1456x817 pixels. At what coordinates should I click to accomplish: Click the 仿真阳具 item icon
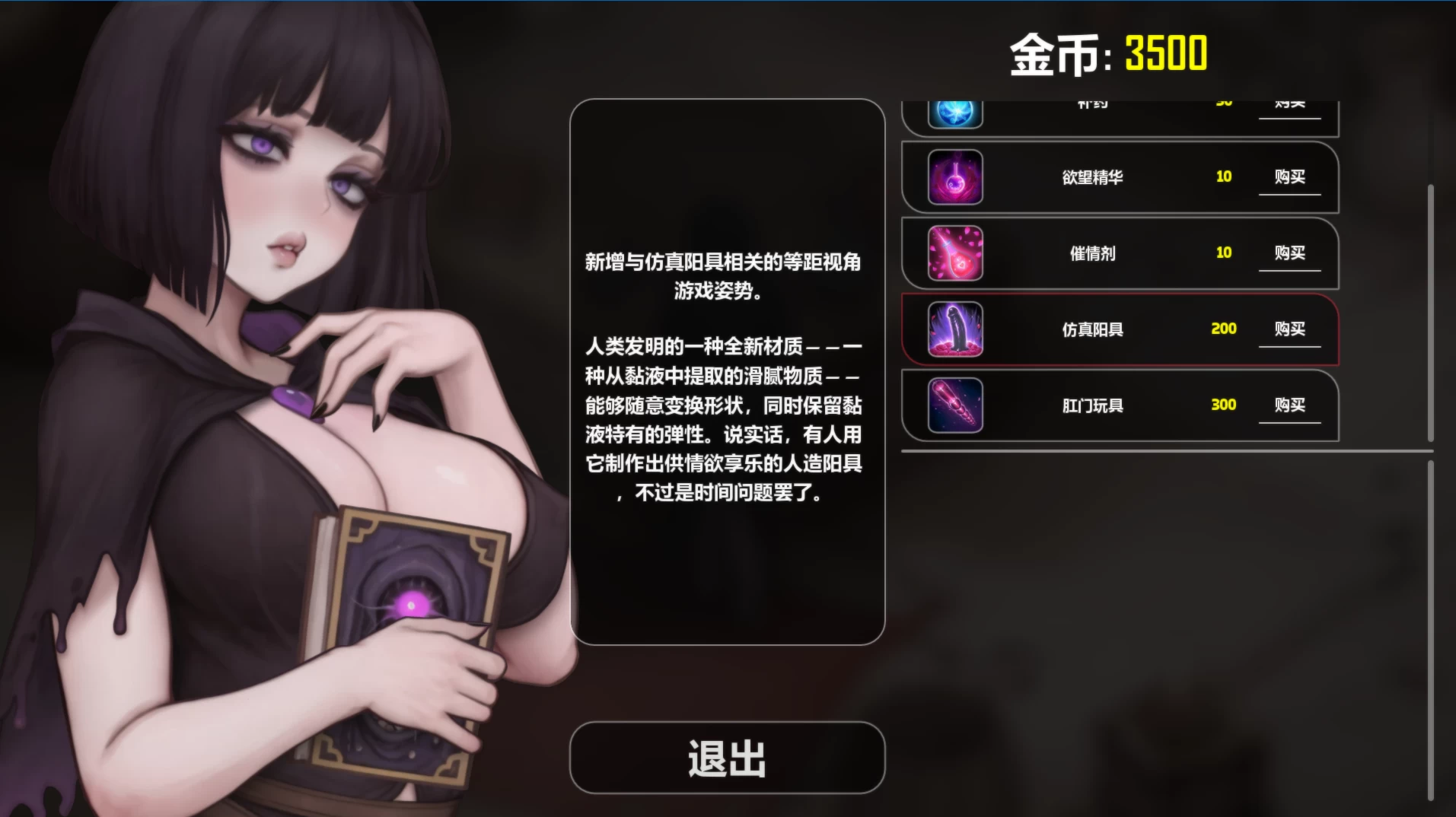(x=954, y=330)
